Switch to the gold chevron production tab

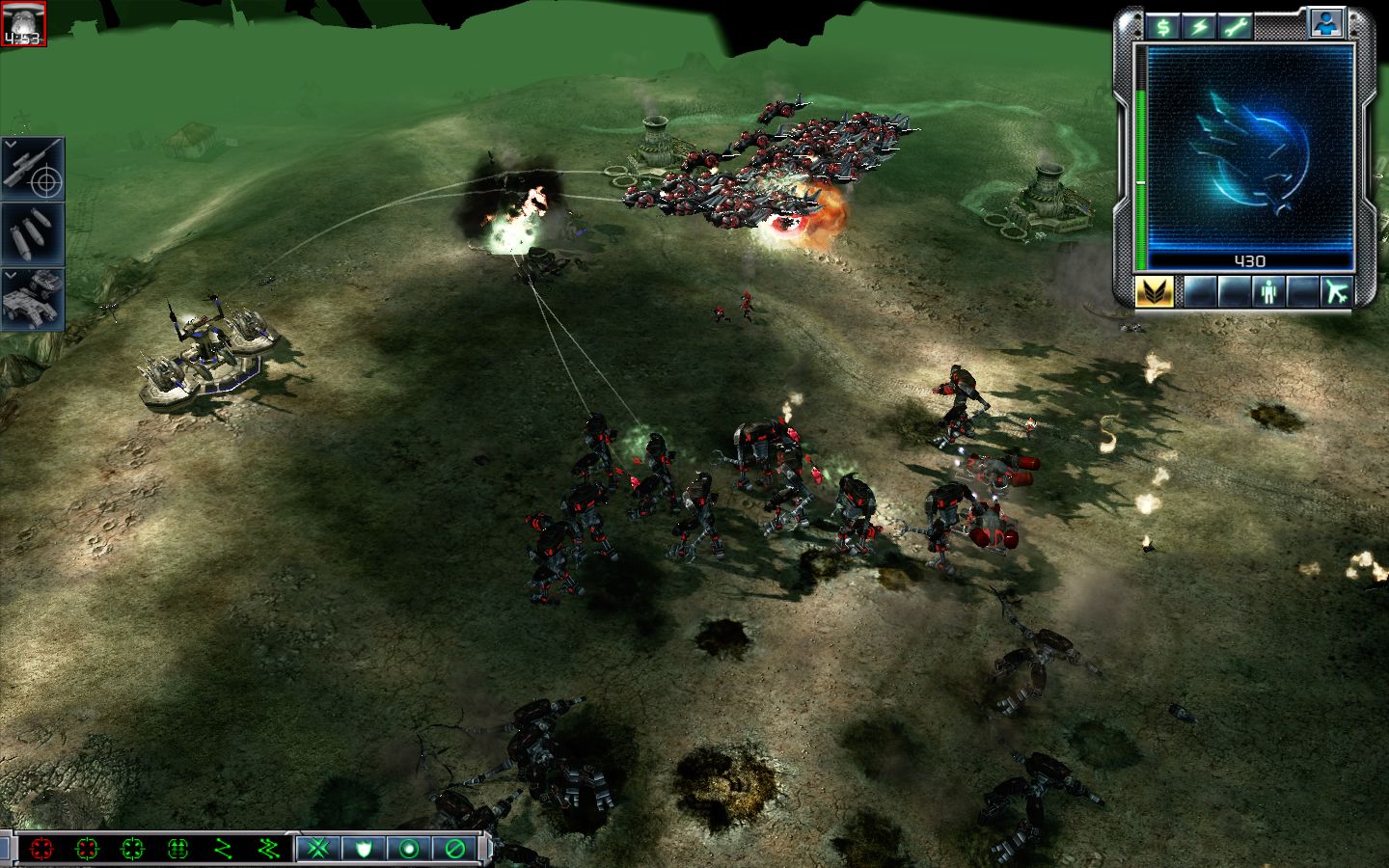[1155, 291]
